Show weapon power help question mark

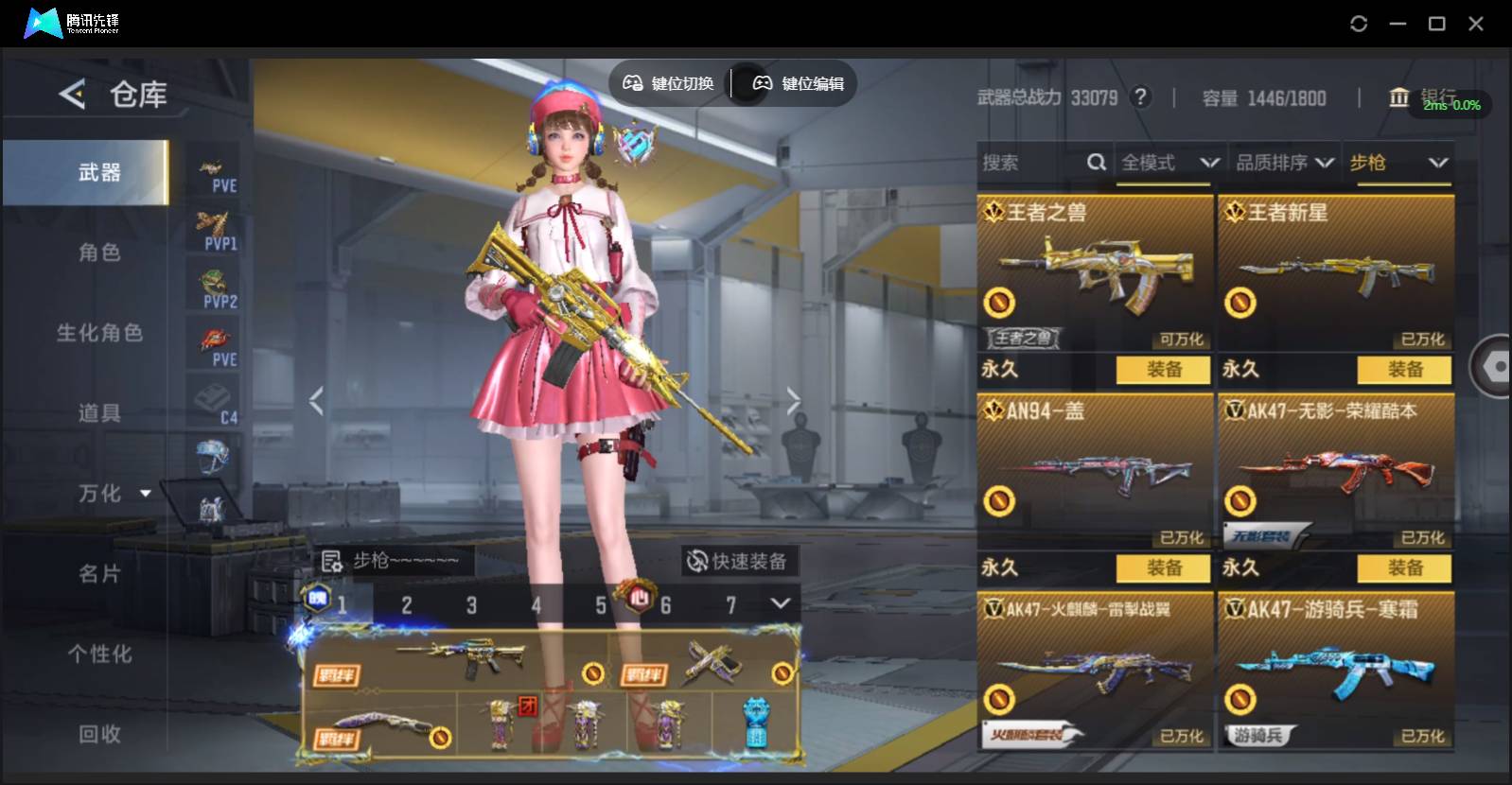pyautogui.click(x=1141, y=97)
